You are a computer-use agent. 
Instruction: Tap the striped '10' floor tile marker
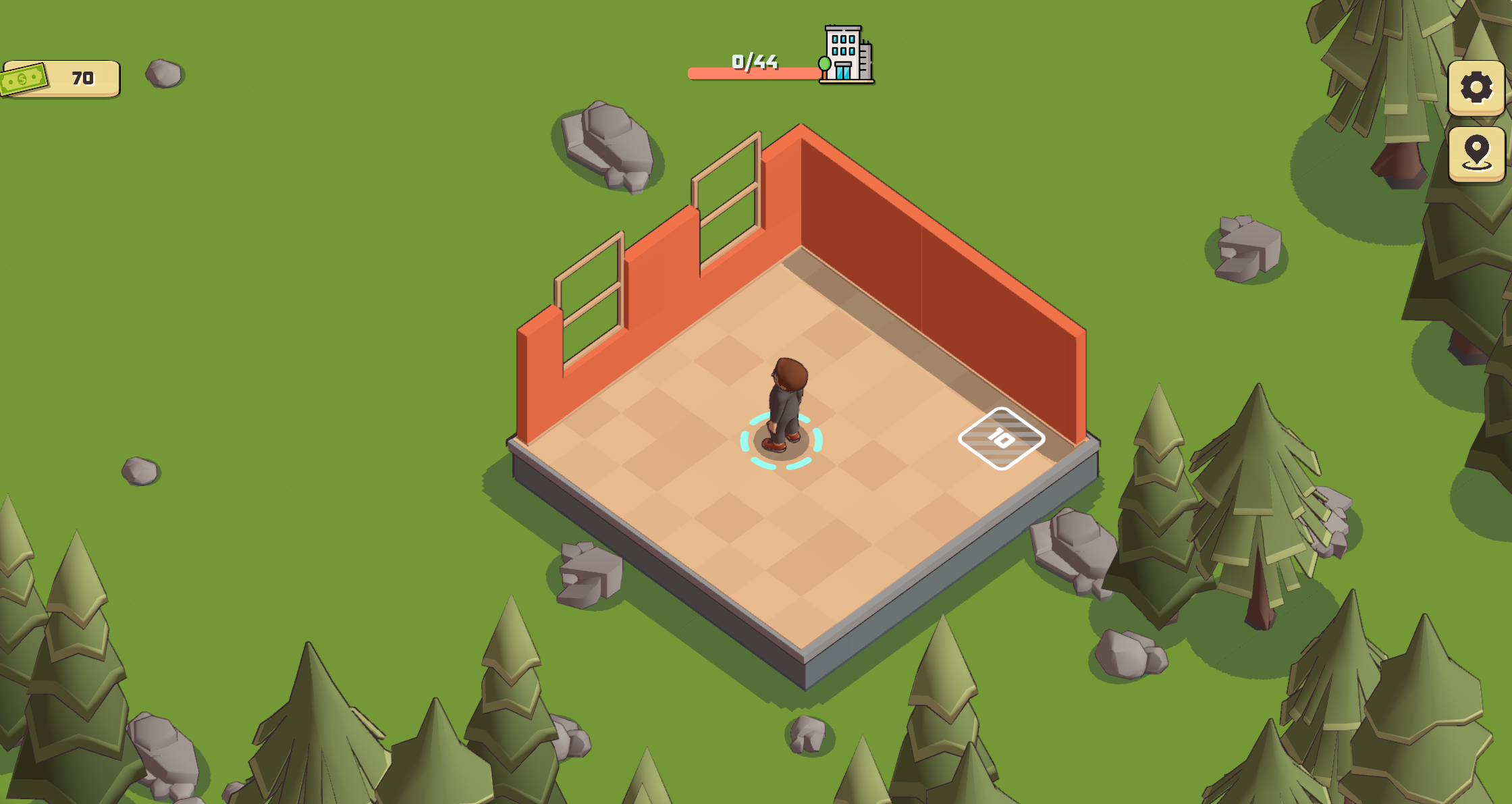1001,437
